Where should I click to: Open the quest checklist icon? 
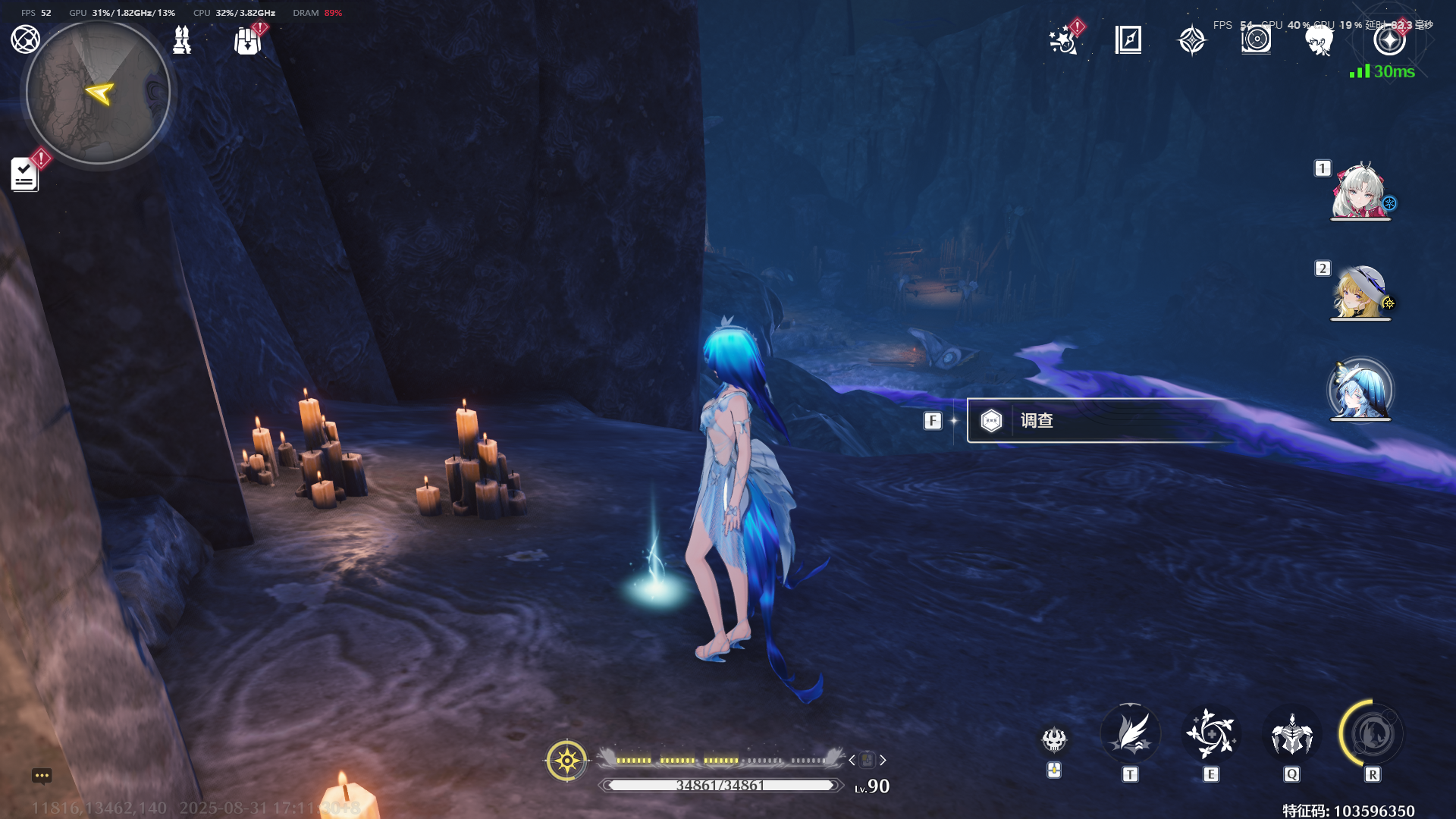[25, 174]
